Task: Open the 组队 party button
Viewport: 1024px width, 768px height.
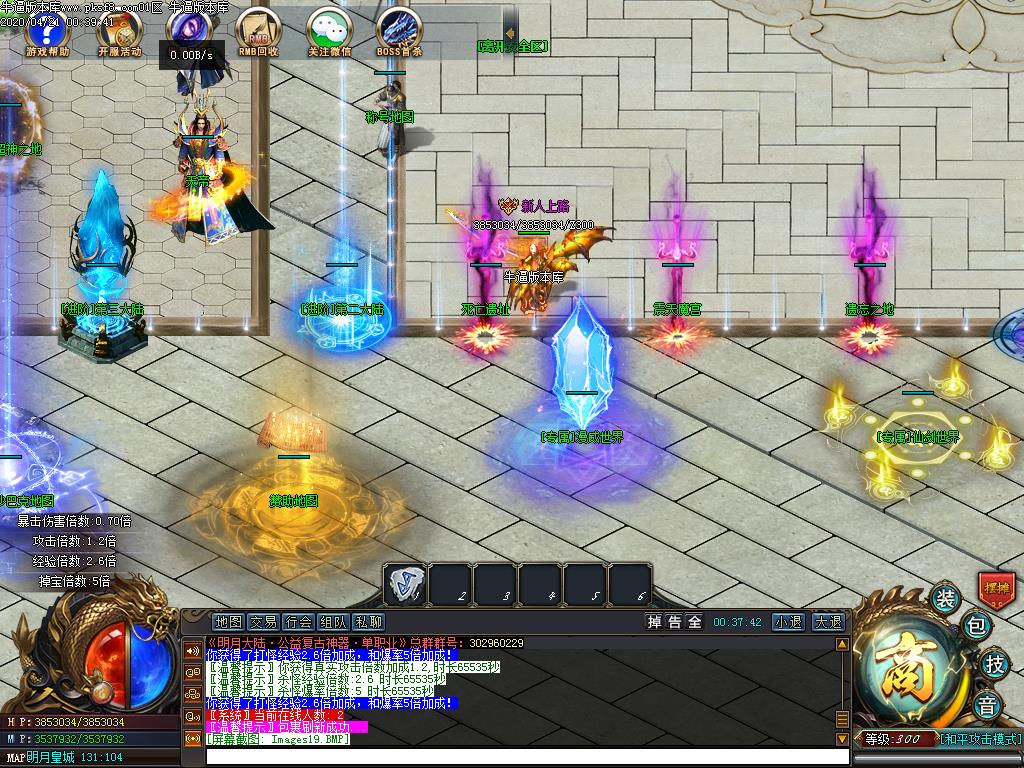Action: pos(333,622)
